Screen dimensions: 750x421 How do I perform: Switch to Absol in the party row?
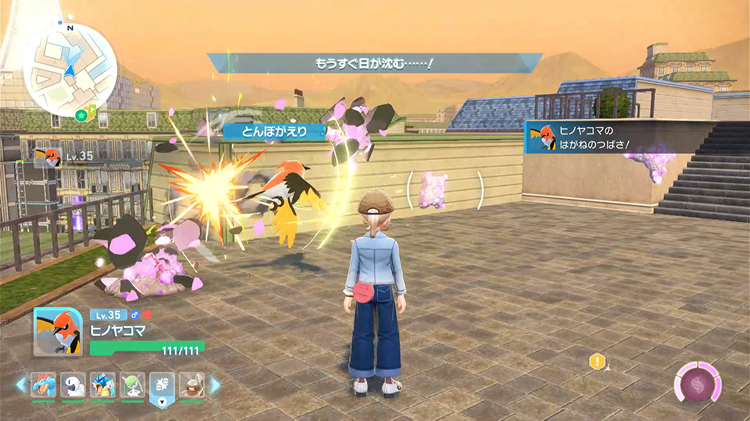[75, 385]
